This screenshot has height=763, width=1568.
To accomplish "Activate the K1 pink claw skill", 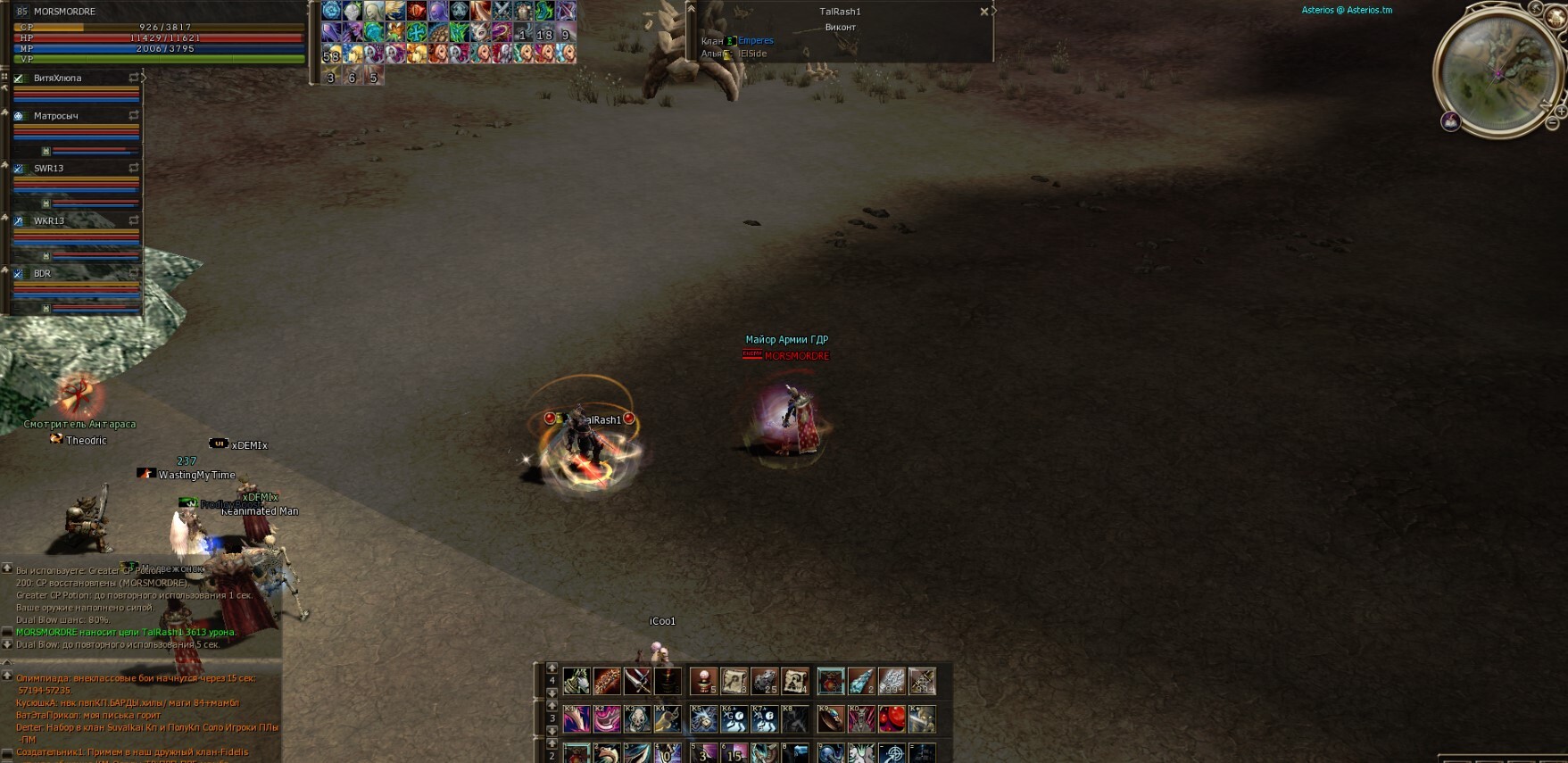I will (x=577, y=718).
